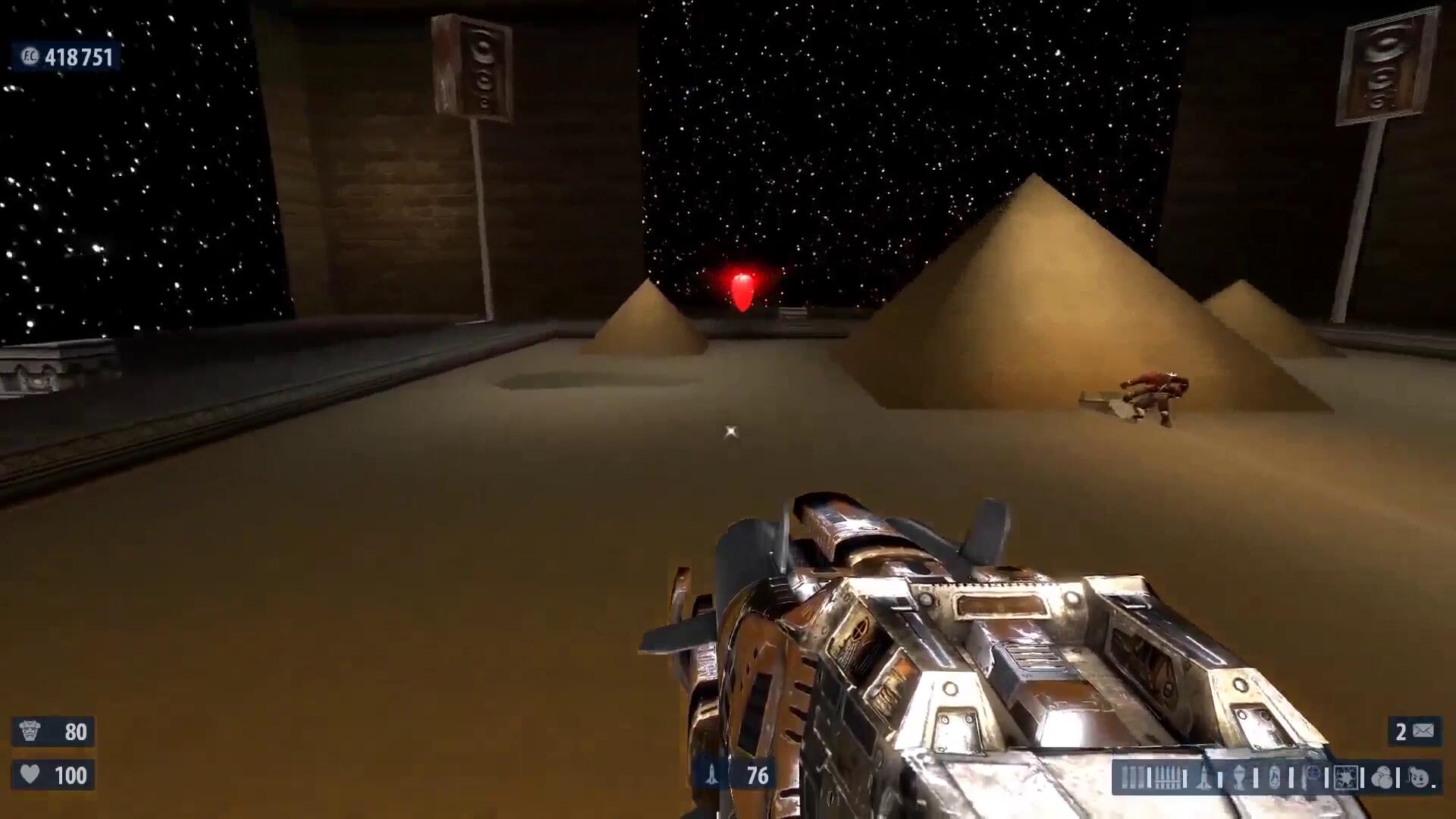Open the unread messages envelope icon
1456x819 pixels.
click(x=1423, y=731)
